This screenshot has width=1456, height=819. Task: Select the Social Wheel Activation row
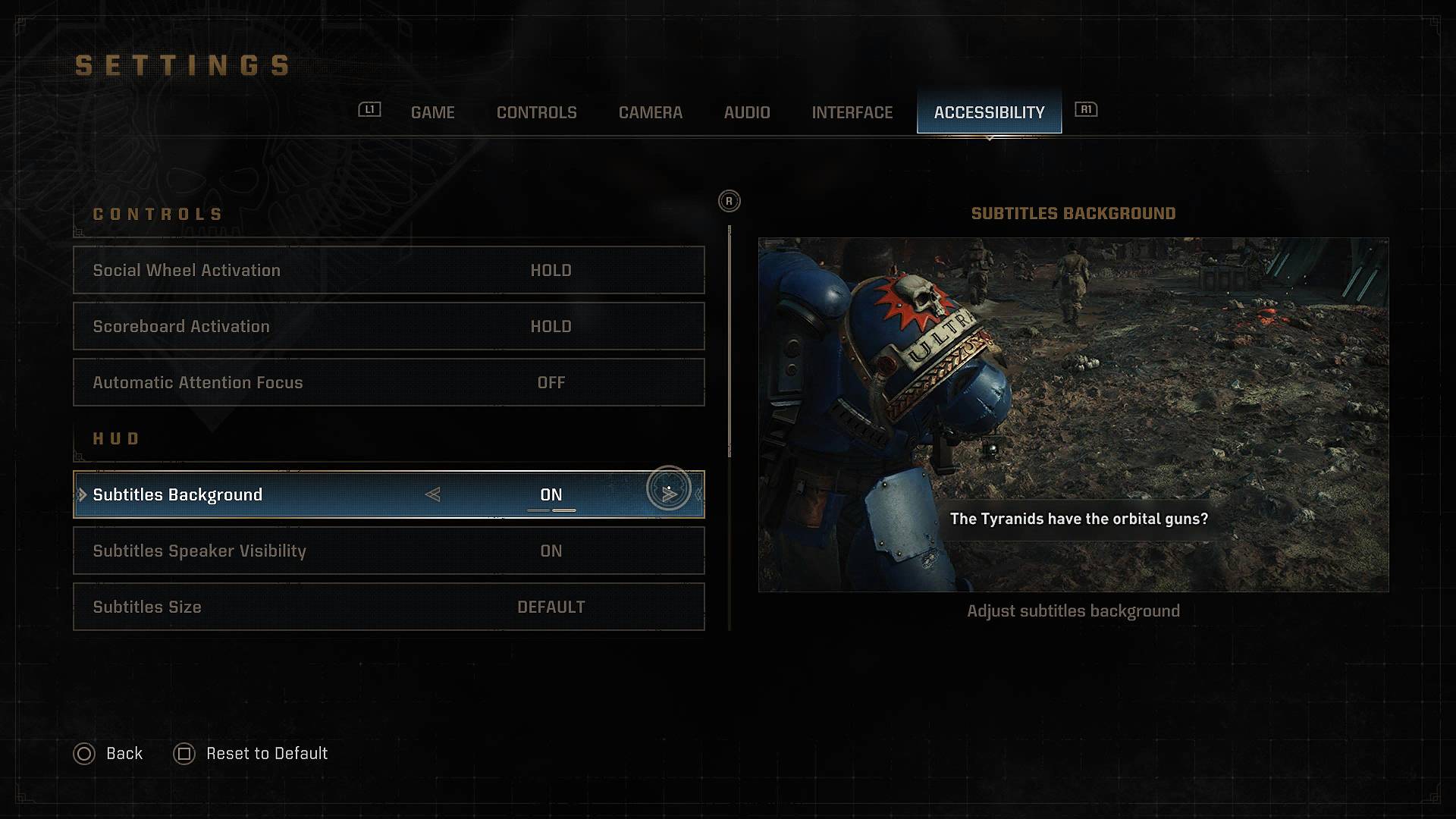[x=388, y=270]
